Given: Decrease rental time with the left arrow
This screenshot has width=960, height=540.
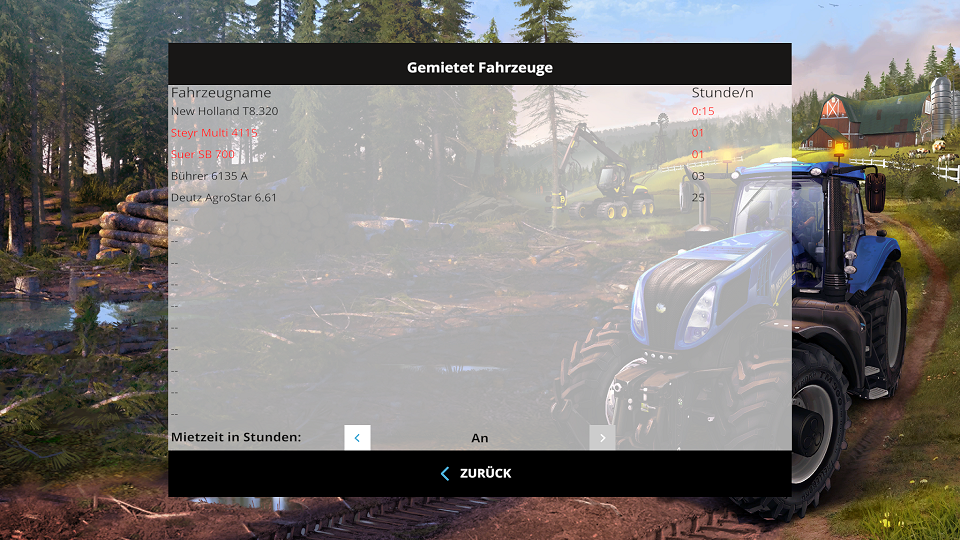Looking at the screenshot, I should pos(357,438).
